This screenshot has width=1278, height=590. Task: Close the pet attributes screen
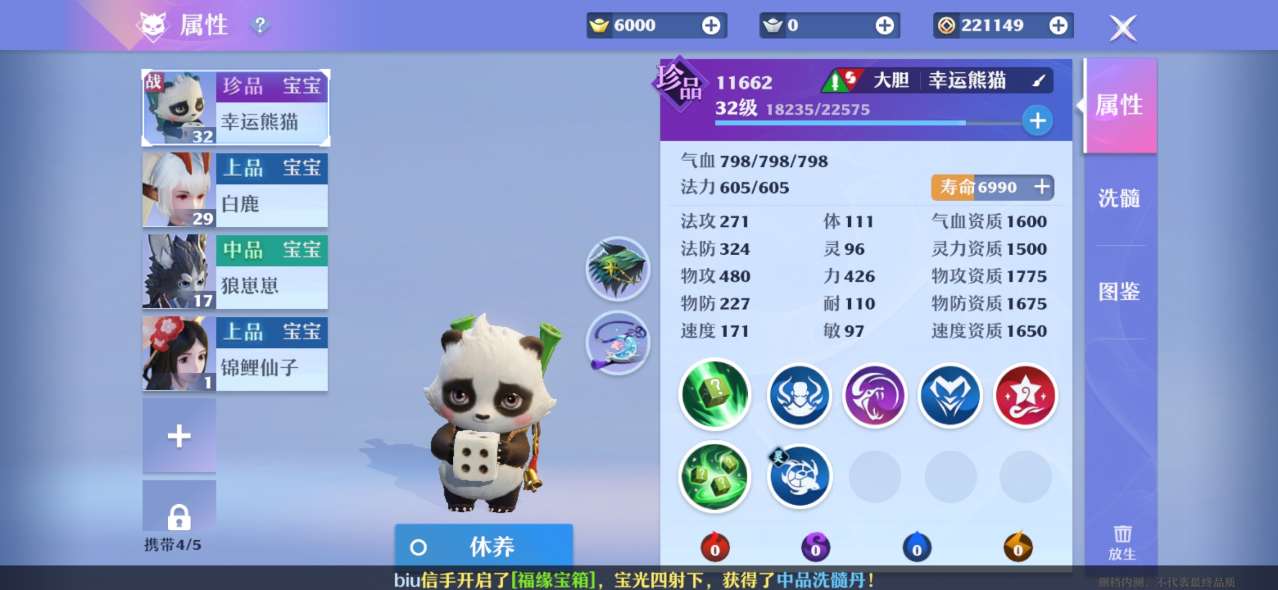tap(1123, 27)
